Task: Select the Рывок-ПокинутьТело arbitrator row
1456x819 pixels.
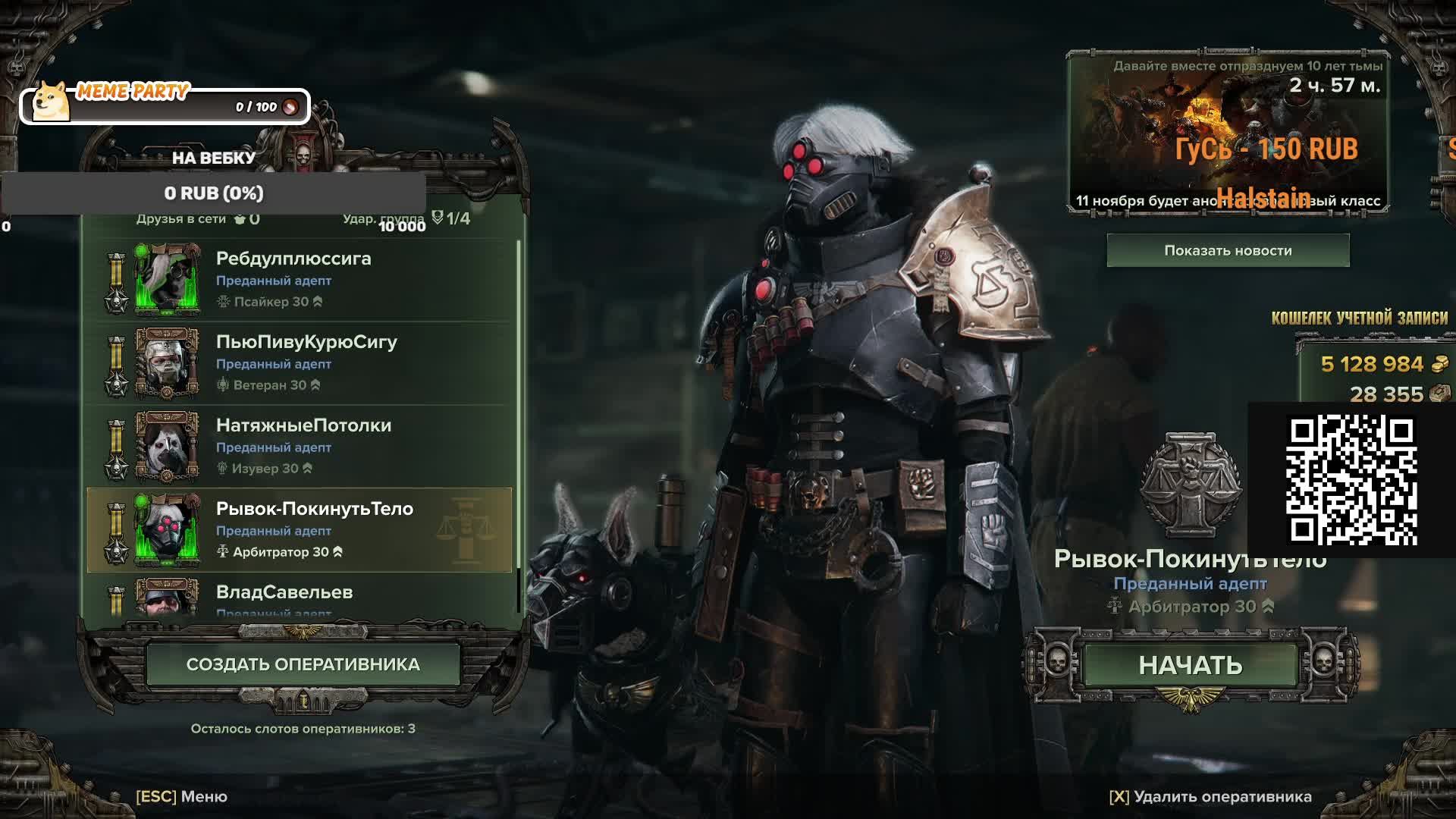Action: click(x=303, y=529)
